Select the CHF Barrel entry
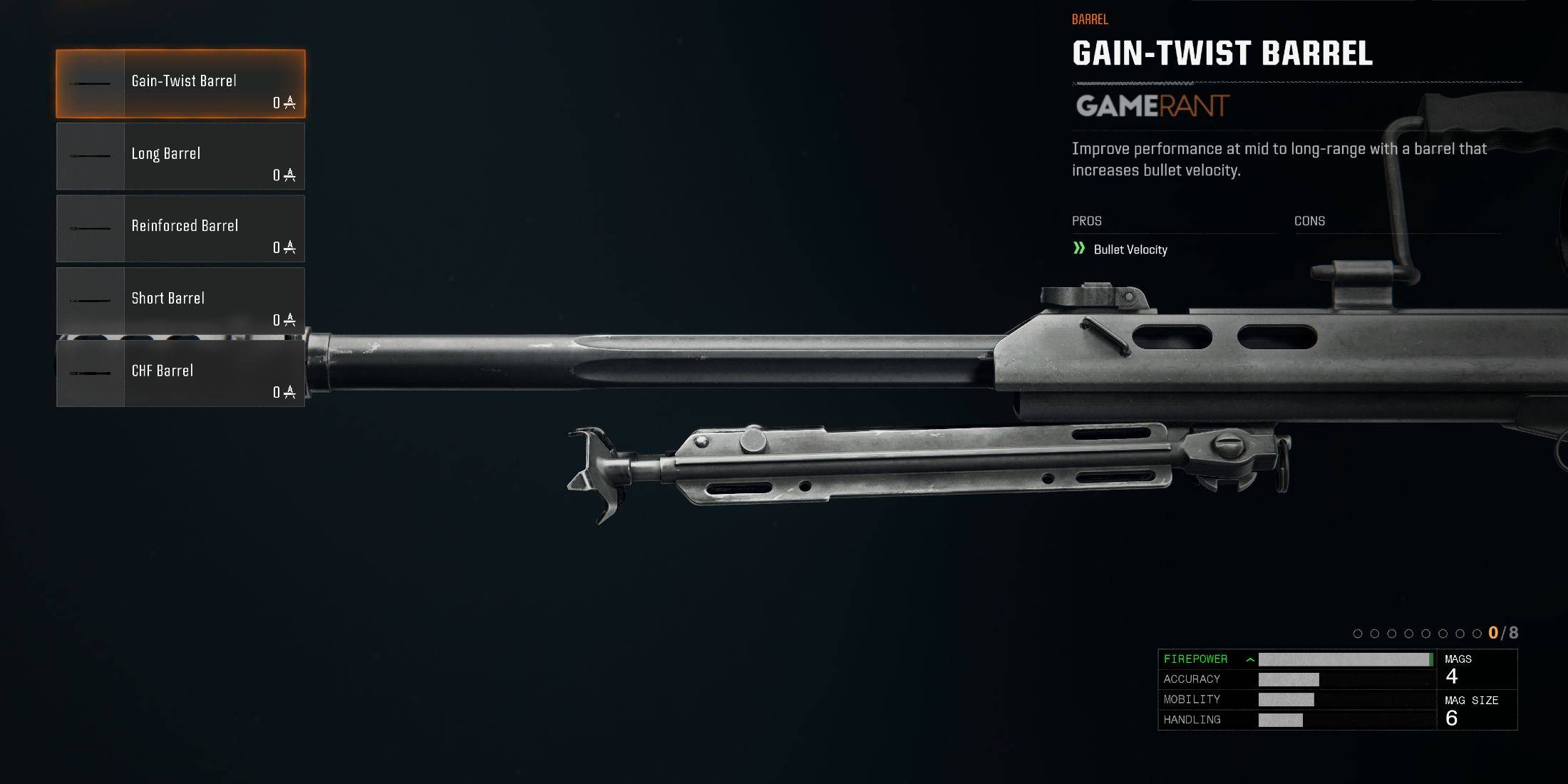 click(x=181, y=373)
